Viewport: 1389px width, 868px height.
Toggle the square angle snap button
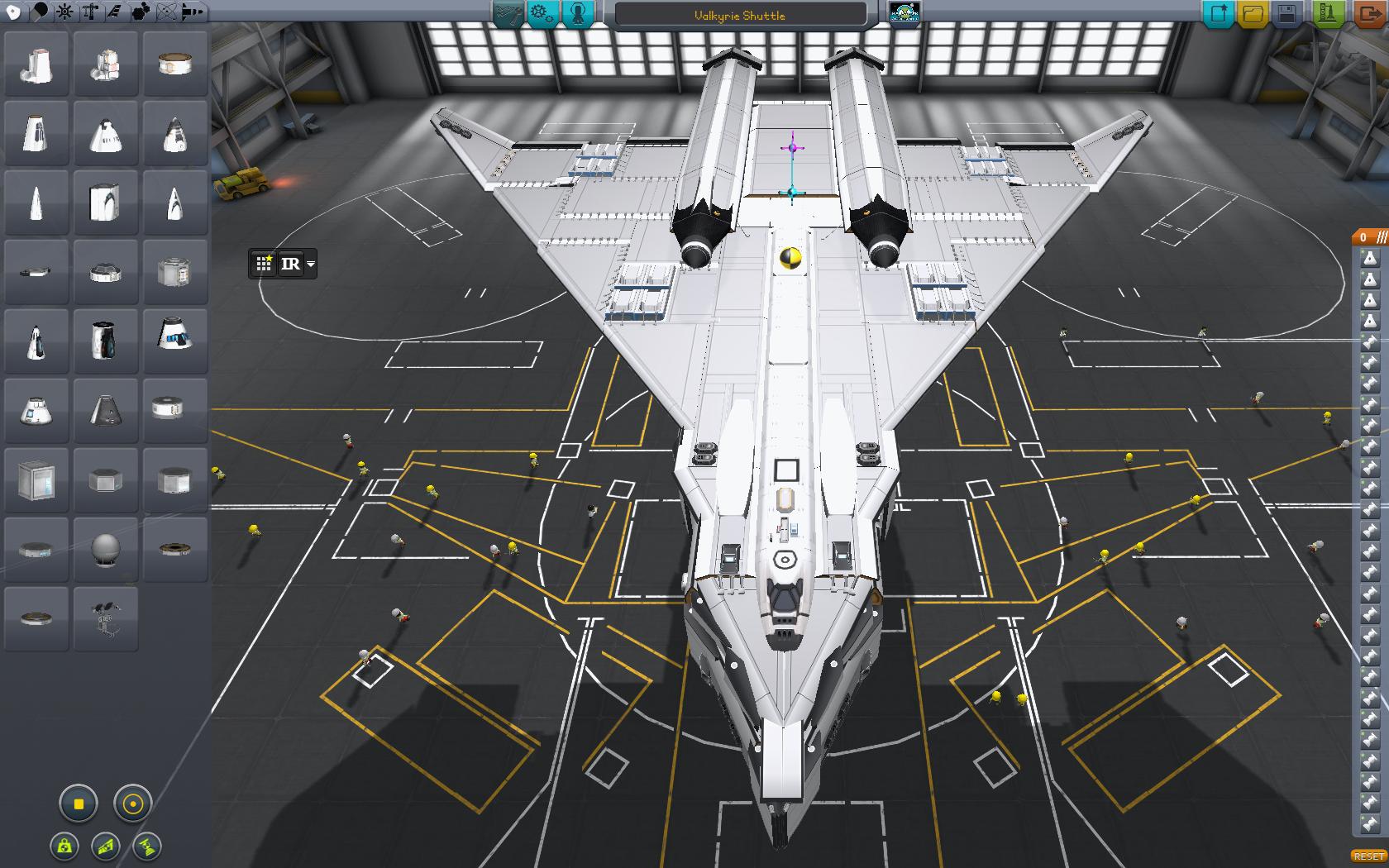tap(79, 804)
